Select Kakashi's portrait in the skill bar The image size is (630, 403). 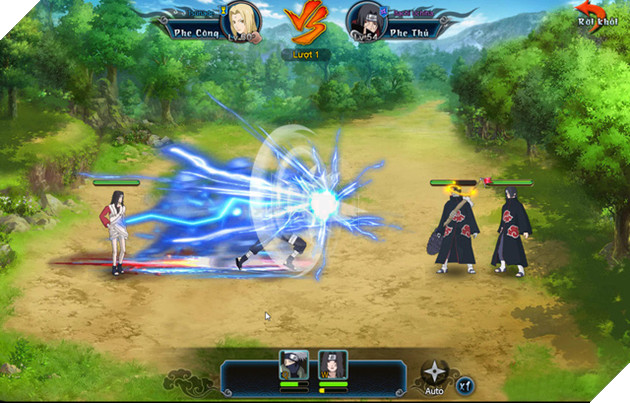click(293, 365)
